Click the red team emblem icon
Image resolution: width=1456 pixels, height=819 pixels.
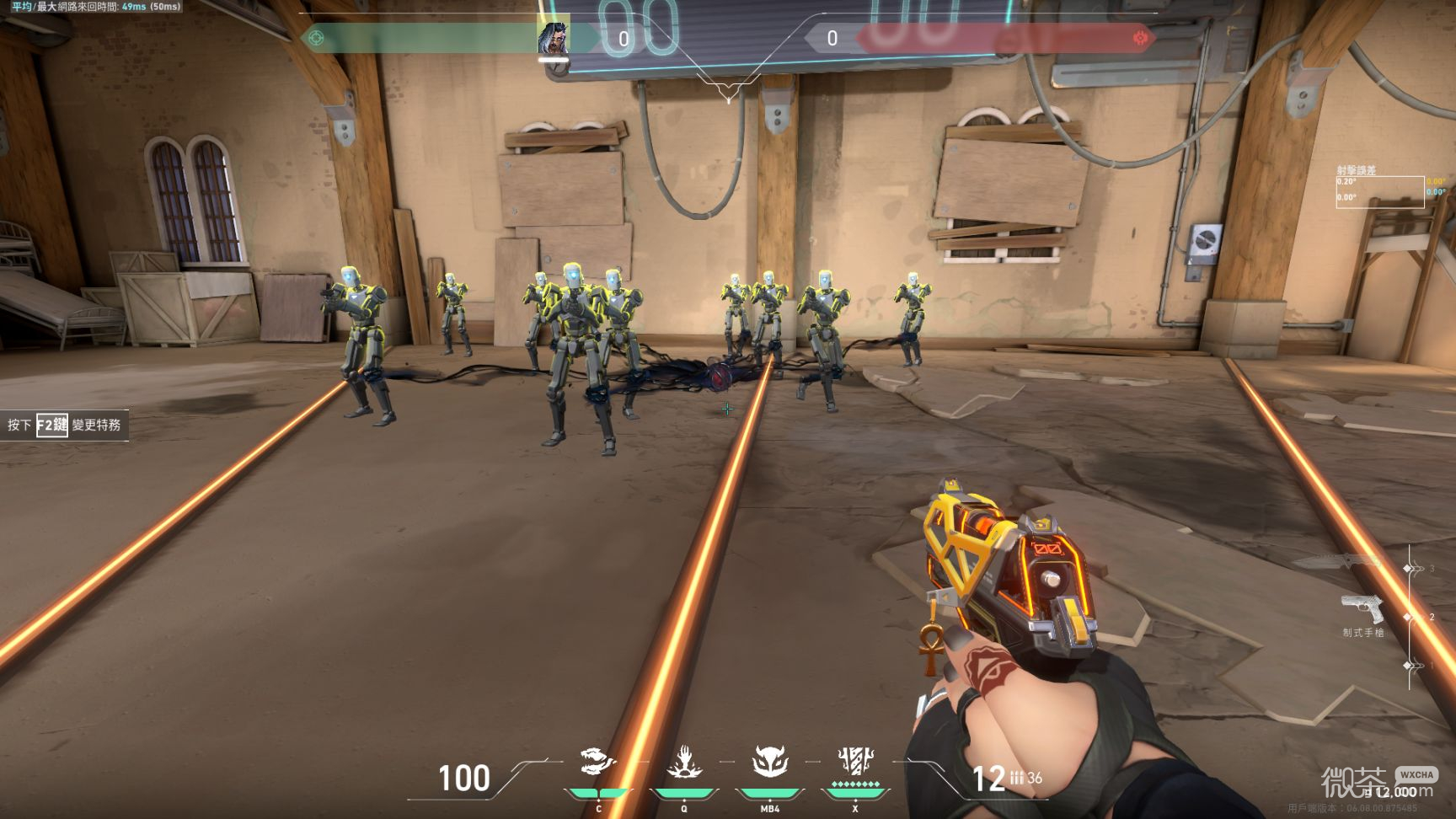coord(1140,38)
